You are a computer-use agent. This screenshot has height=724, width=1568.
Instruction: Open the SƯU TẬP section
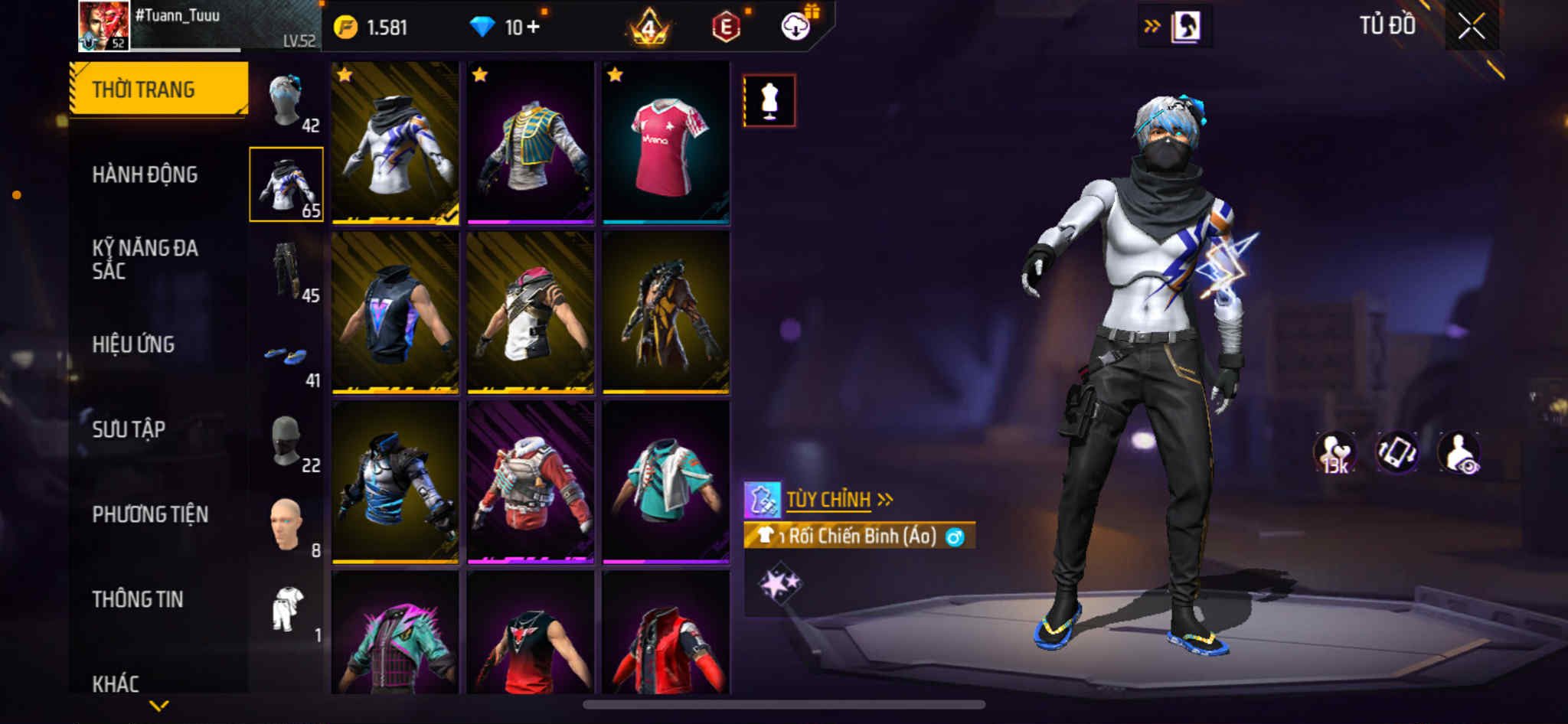129,429
